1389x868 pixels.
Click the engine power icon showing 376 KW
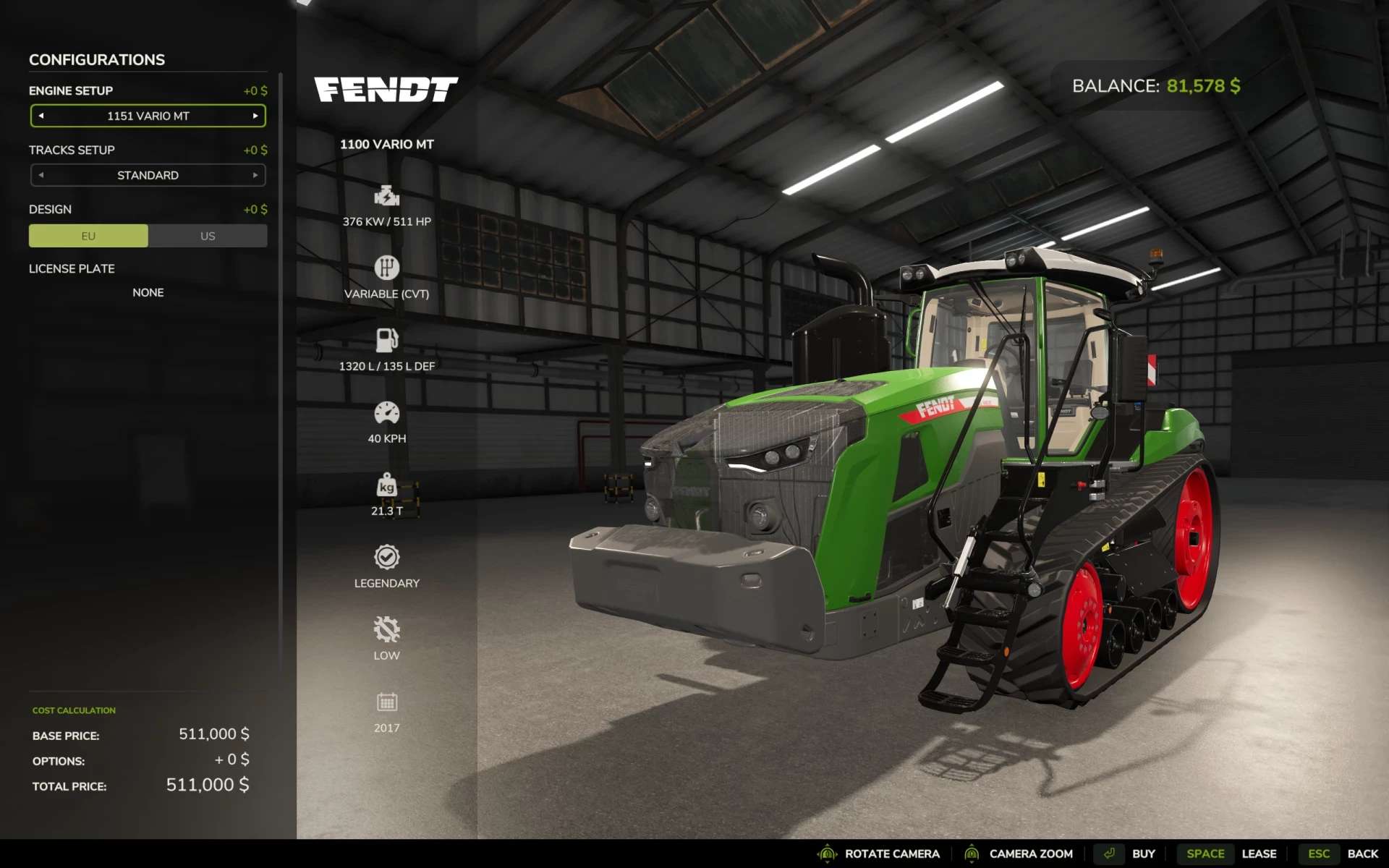pos(387,195)
